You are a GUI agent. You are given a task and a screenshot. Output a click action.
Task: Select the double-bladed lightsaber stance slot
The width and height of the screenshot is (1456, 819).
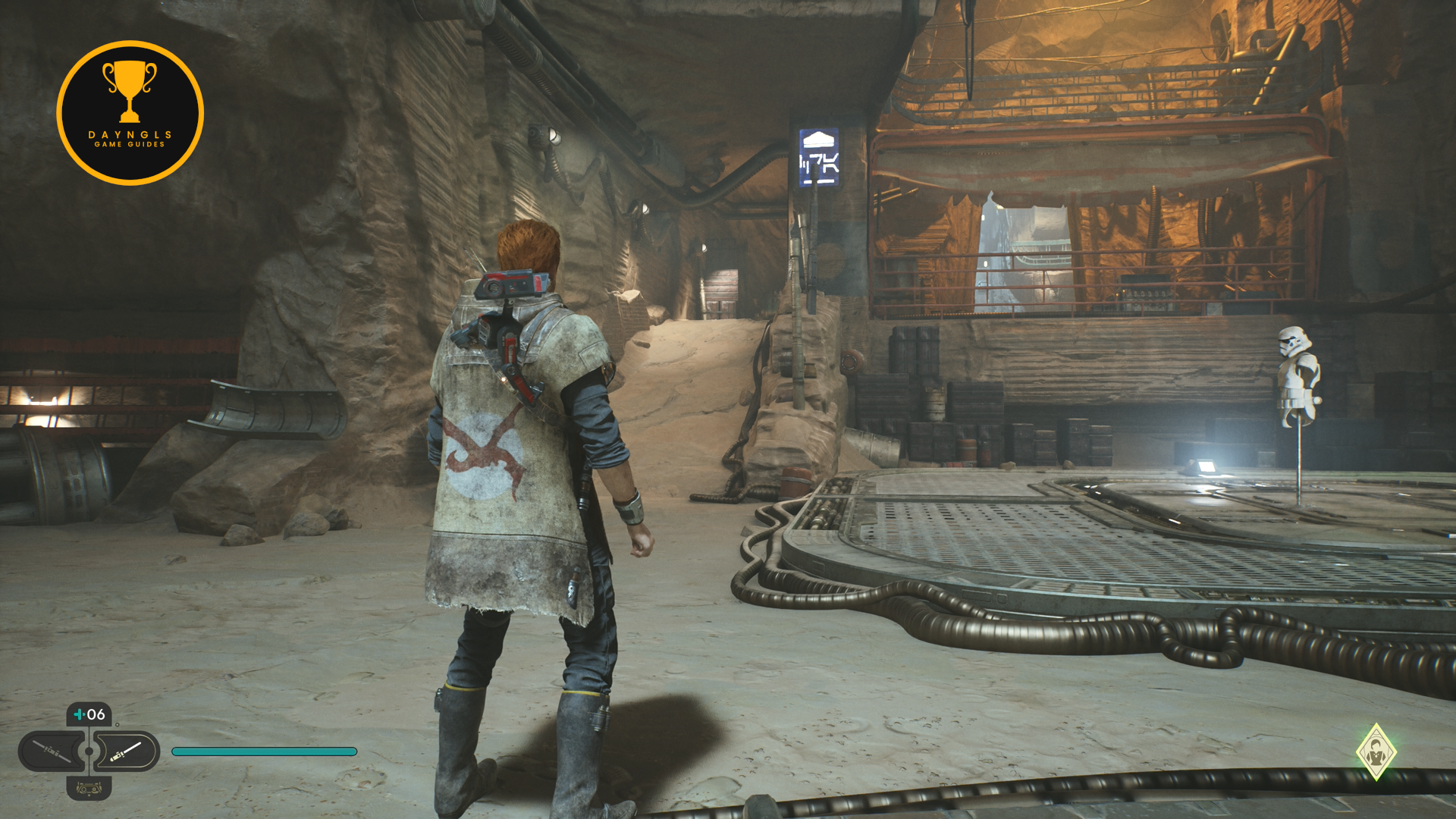pyautogui.click(x=52, y=752)
